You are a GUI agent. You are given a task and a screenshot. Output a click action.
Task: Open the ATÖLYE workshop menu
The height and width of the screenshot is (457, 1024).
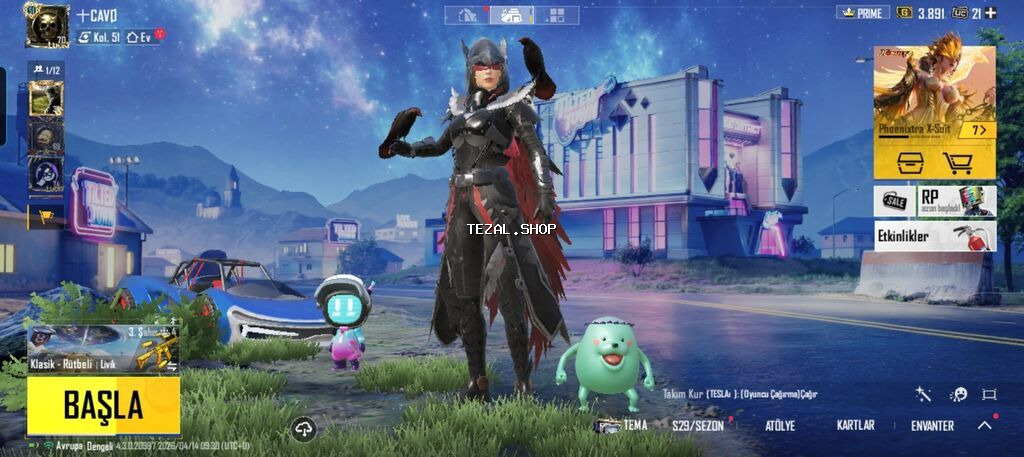pyautogui.click(x=780, y=425)
